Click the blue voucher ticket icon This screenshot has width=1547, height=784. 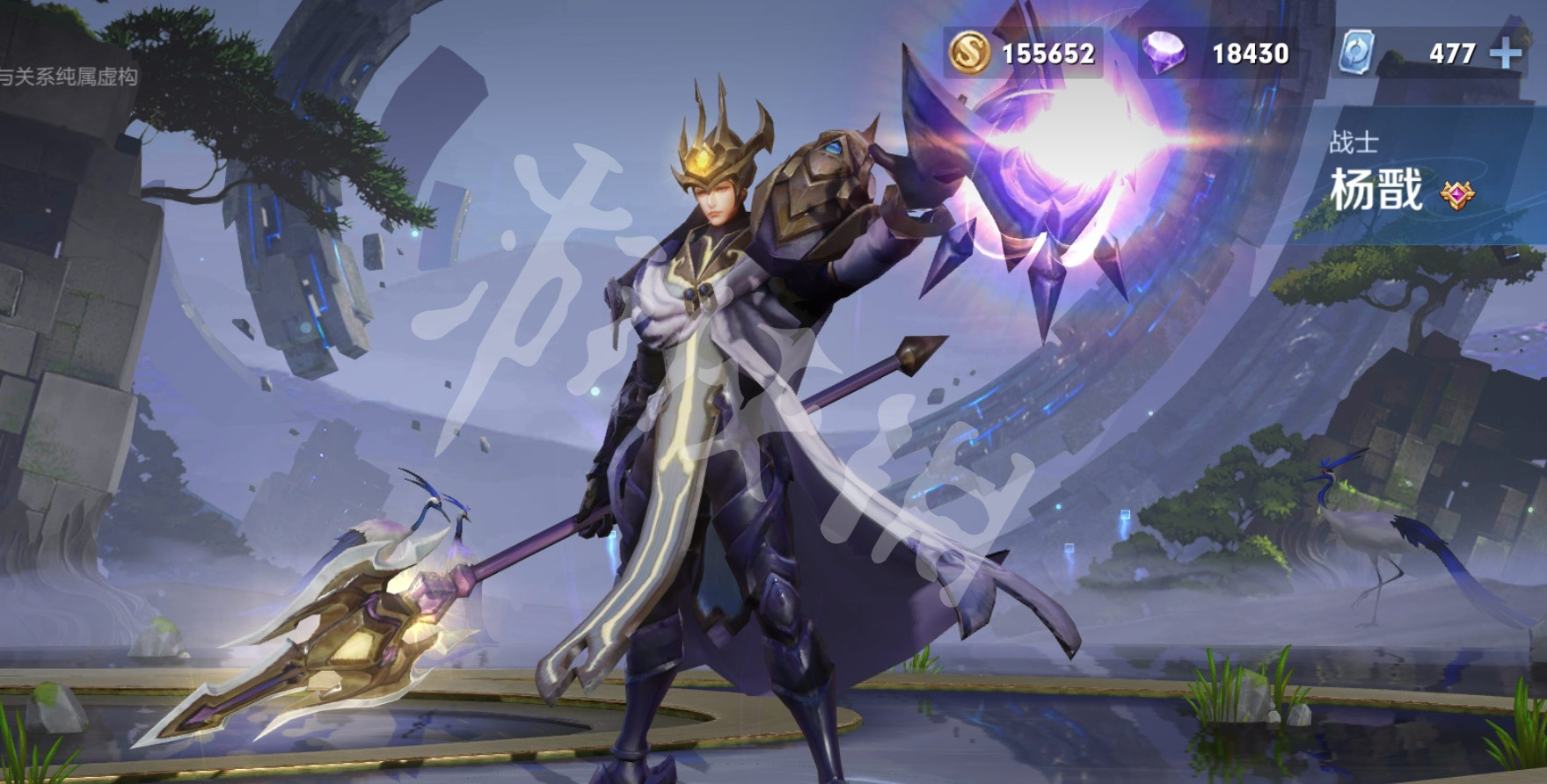click(1358, 53)
